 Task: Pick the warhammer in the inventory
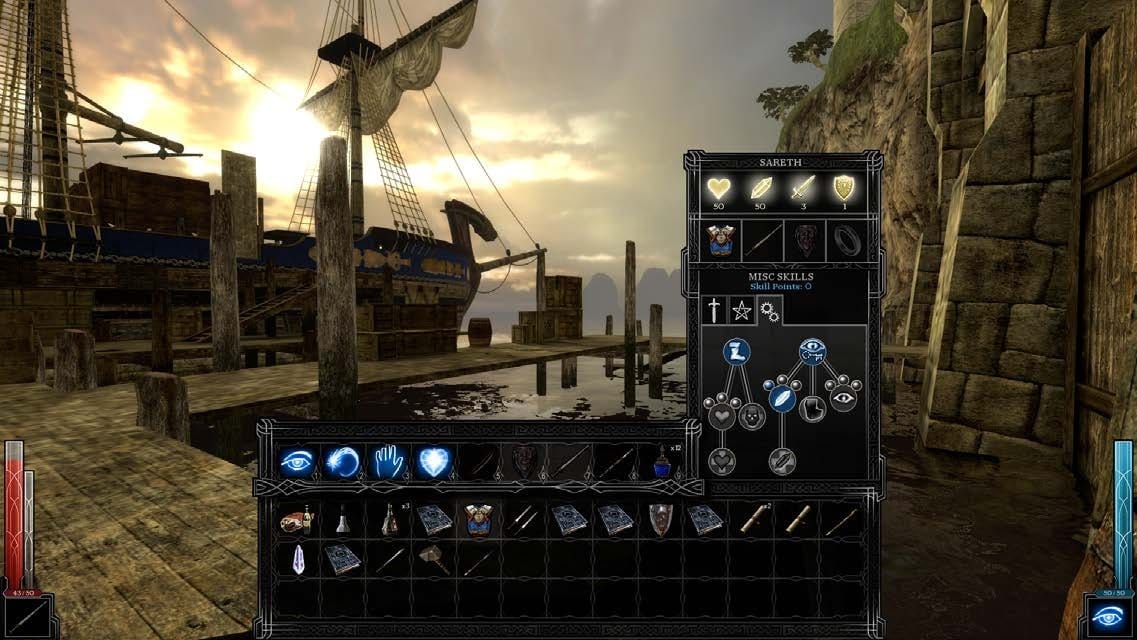tap(434, 559)
